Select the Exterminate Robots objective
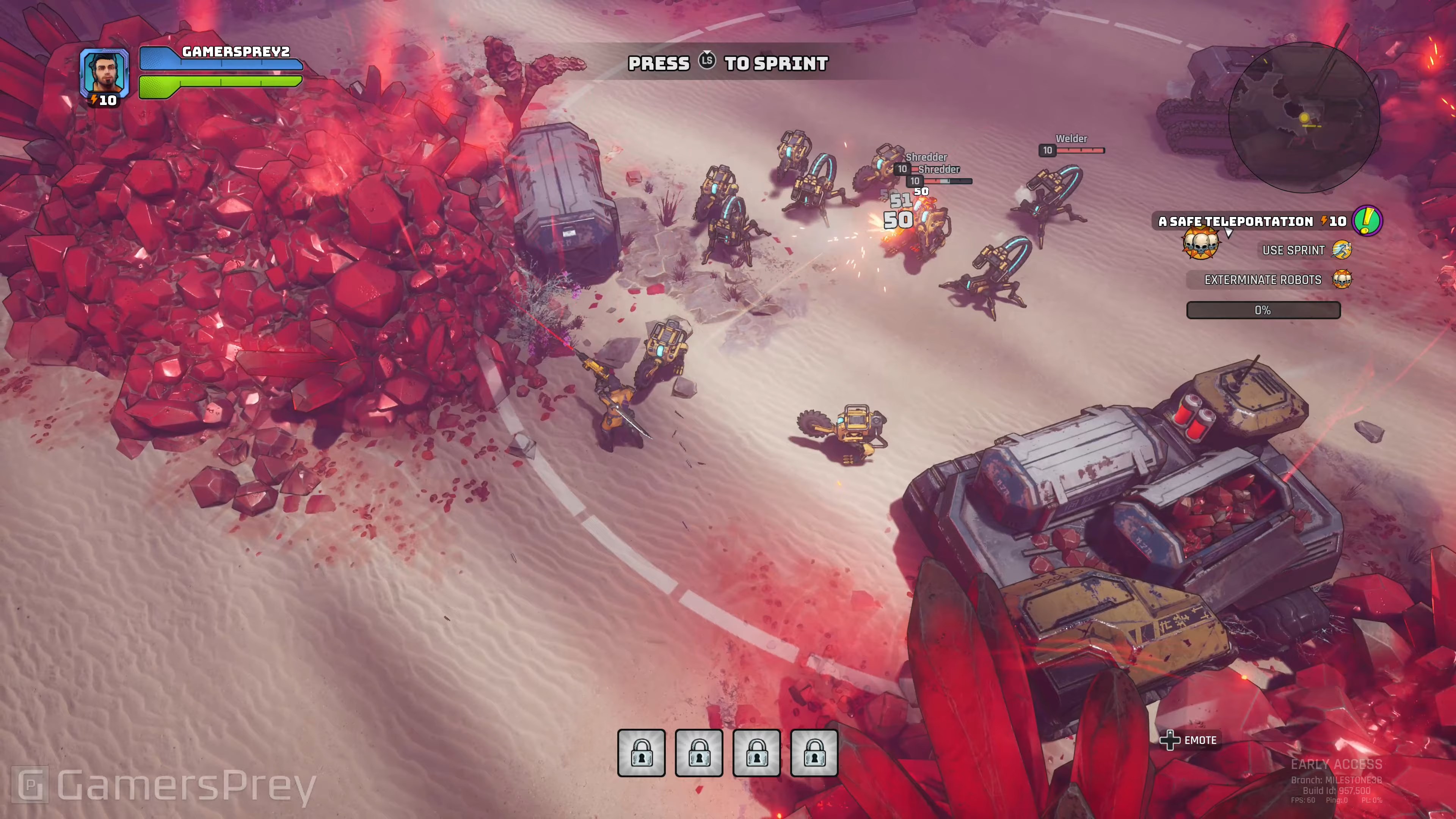 1263,280
